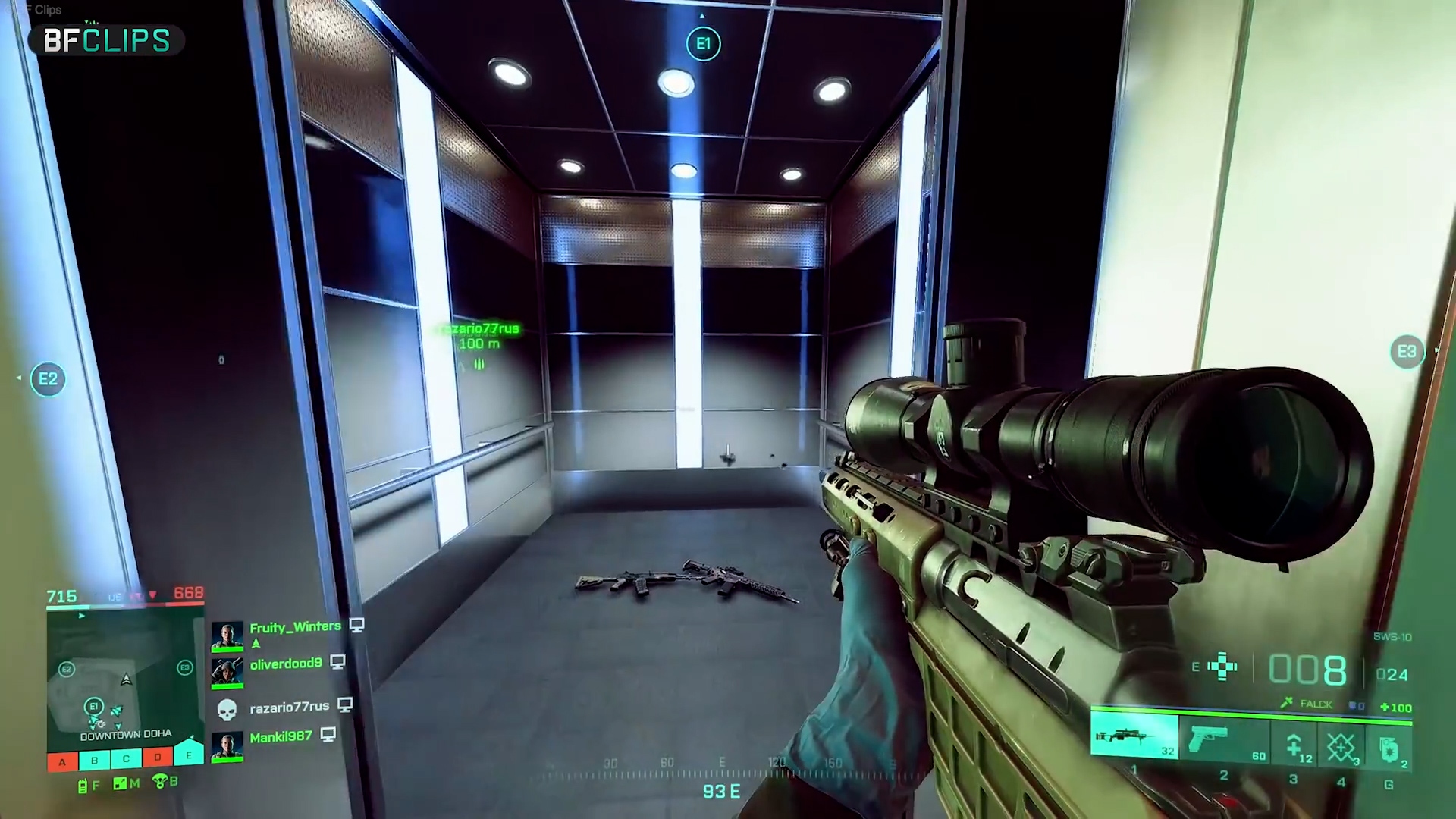Click the up-arrow indicator above the minimap
The height and width of the screenshot is (819, 1456).
(81, 616)
